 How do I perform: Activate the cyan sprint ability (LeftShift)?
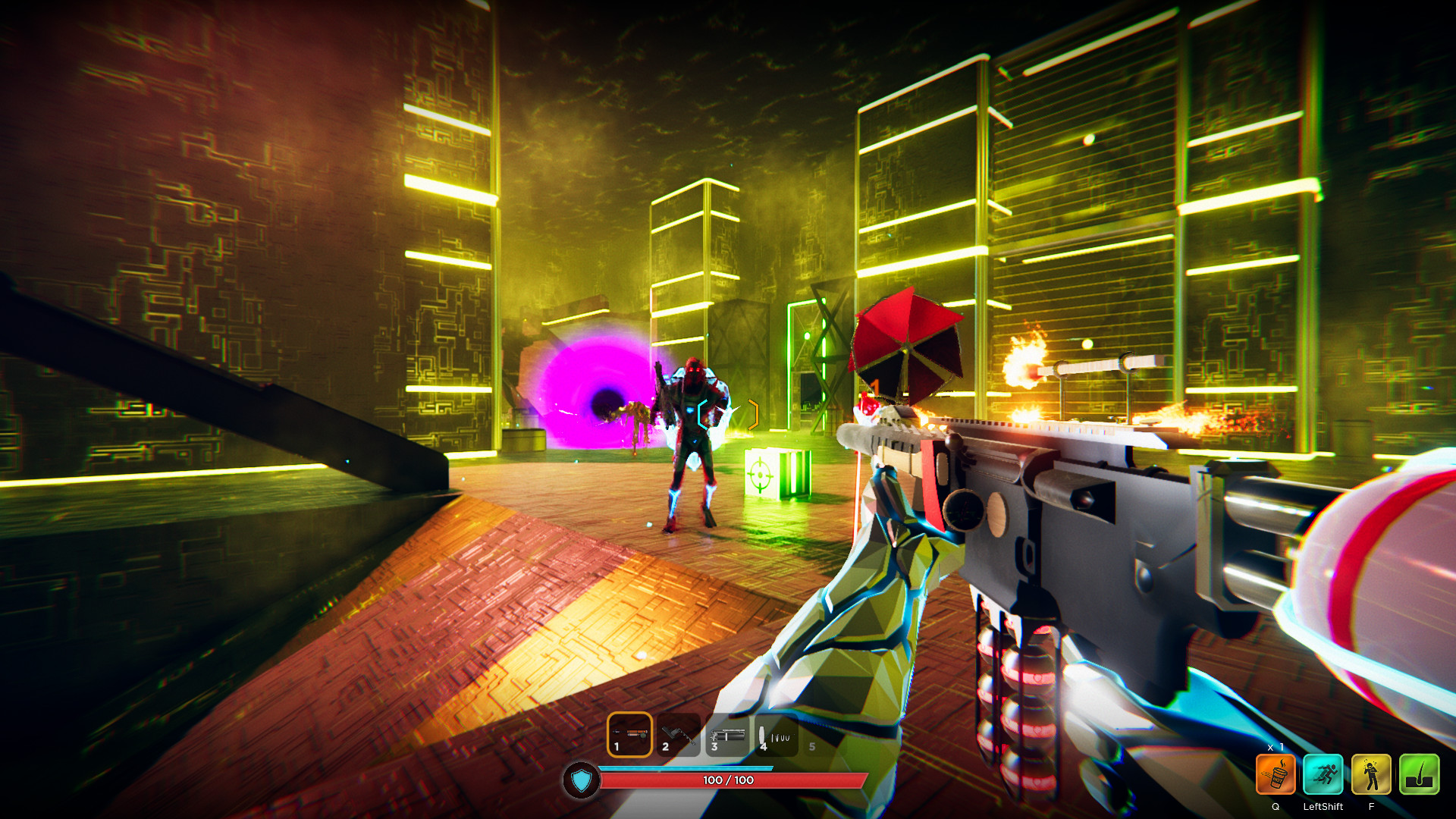tap(1323, 773)
